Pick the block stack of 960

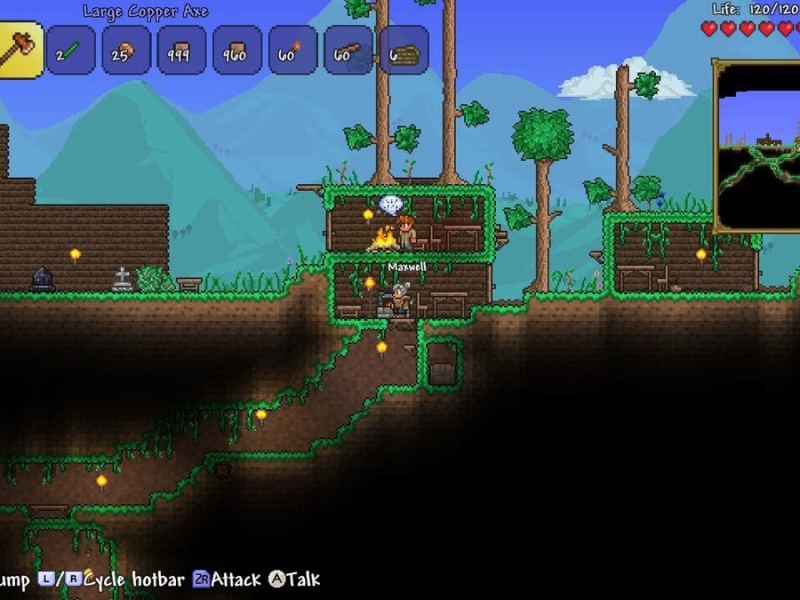point(238,50)
